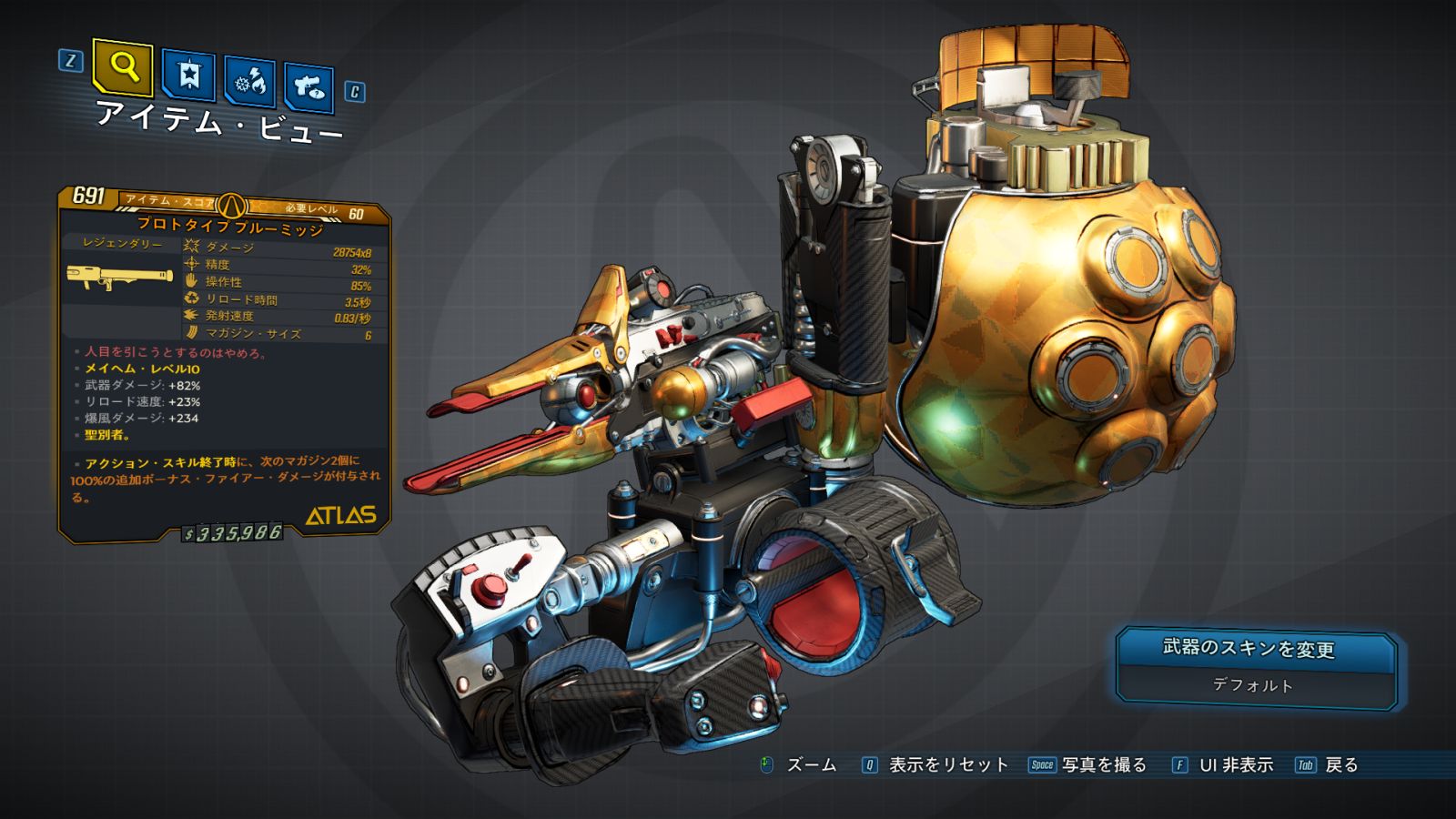Select the Atlas launcher item card
Image resolution: width=1456 pixels, height=819 pixels.
(224, 364)
